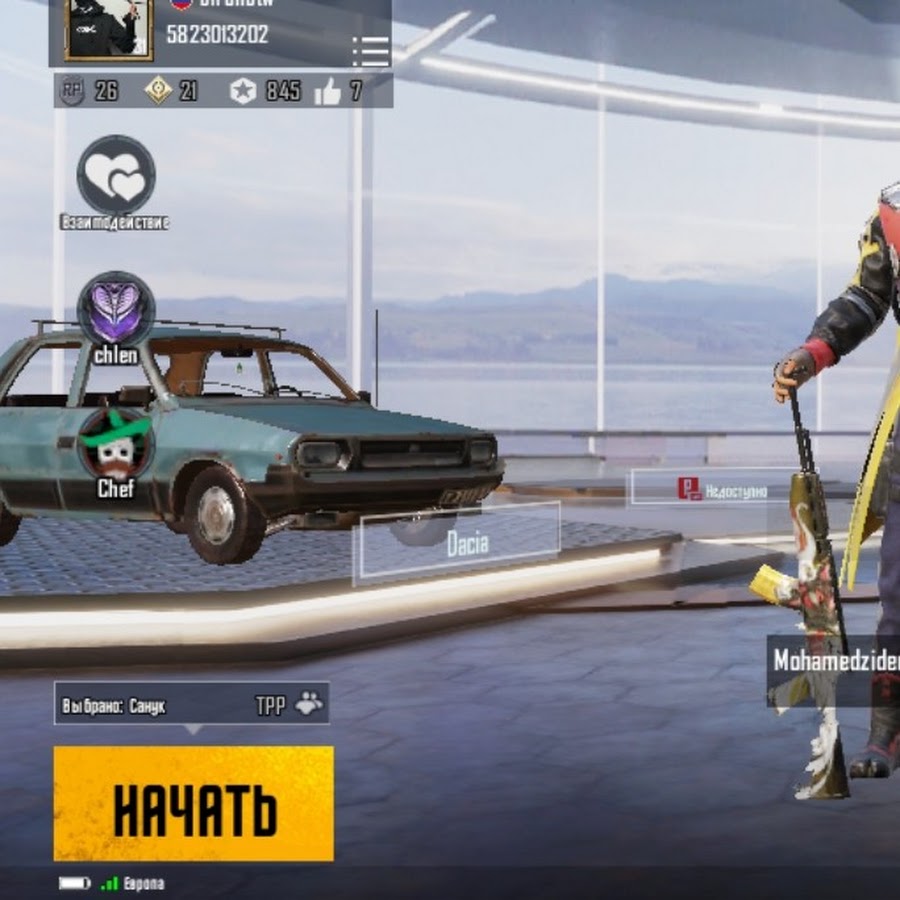Open the list menu icon beside player ID

pos(371,49)
